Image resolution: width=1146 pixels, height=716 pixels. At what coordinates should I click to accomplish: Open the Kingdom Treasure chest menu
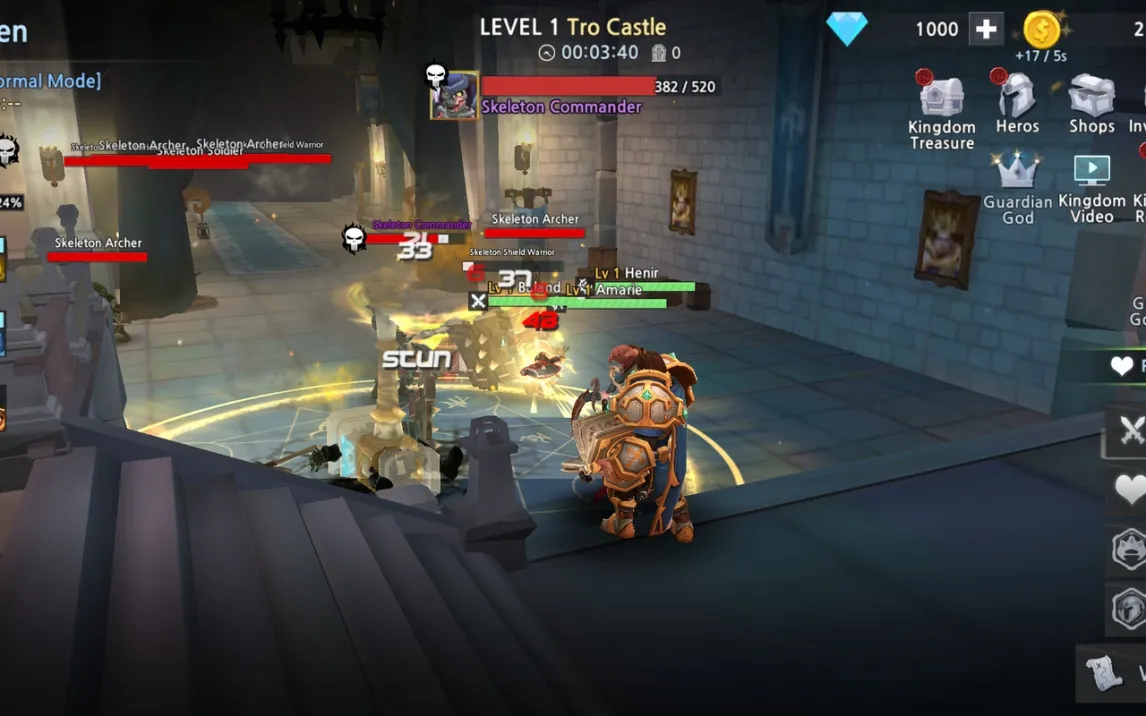coord(941,109)
